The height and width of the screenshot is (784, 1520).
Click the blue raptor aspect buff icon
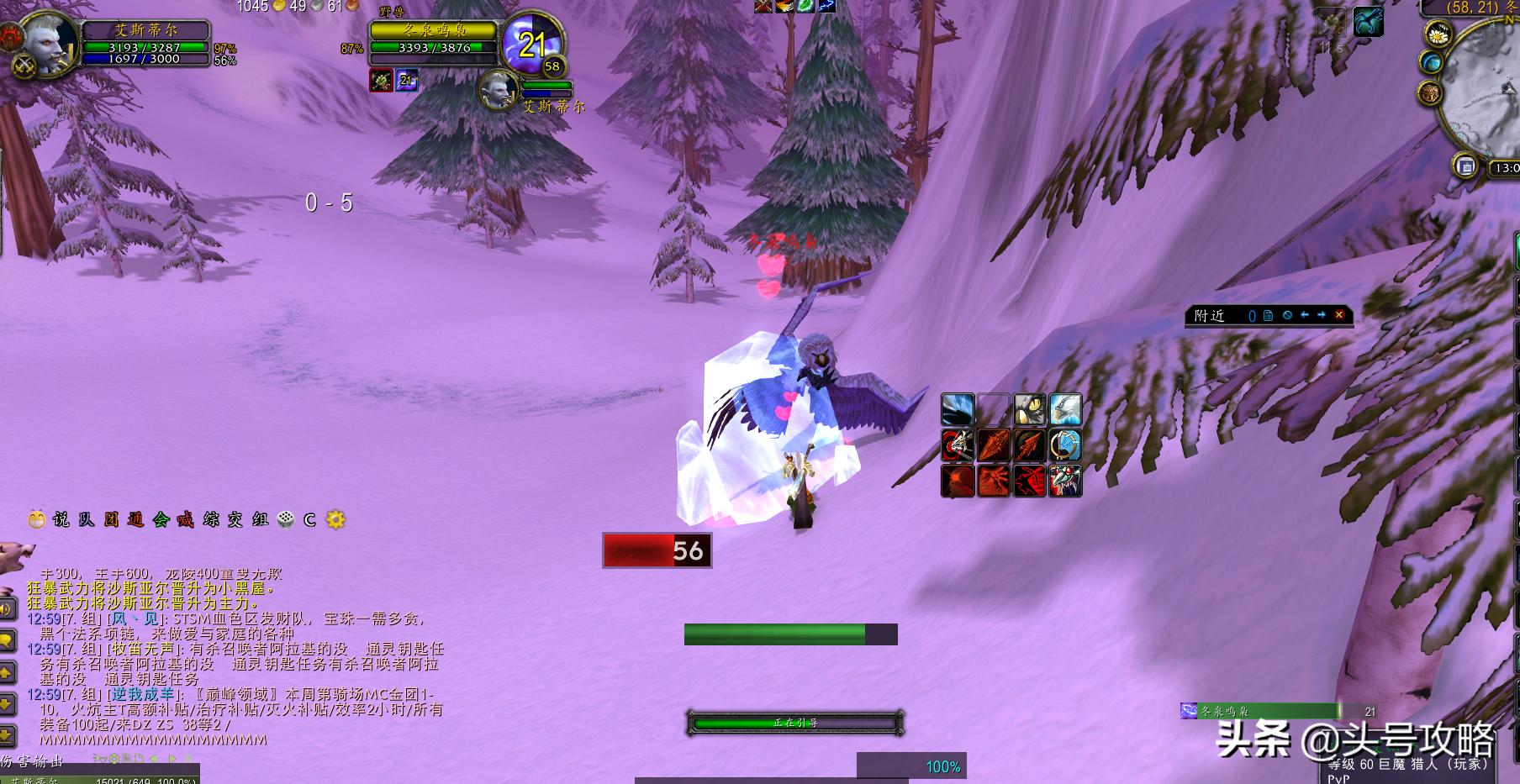tap(1368, 21)
